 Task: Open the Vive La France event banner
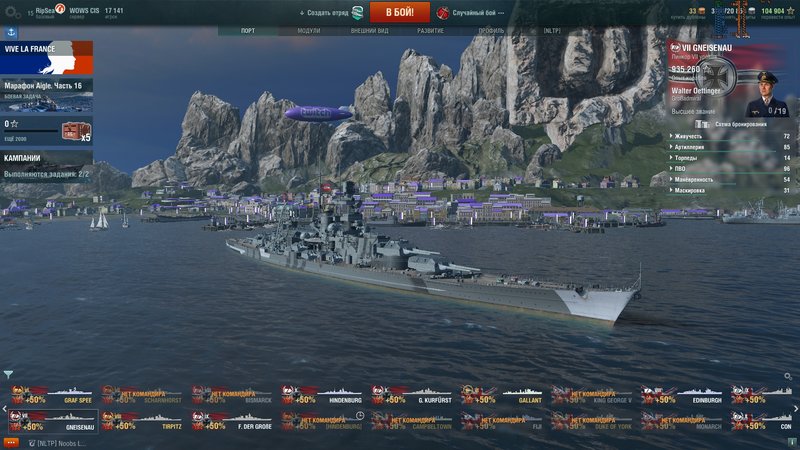46,57
